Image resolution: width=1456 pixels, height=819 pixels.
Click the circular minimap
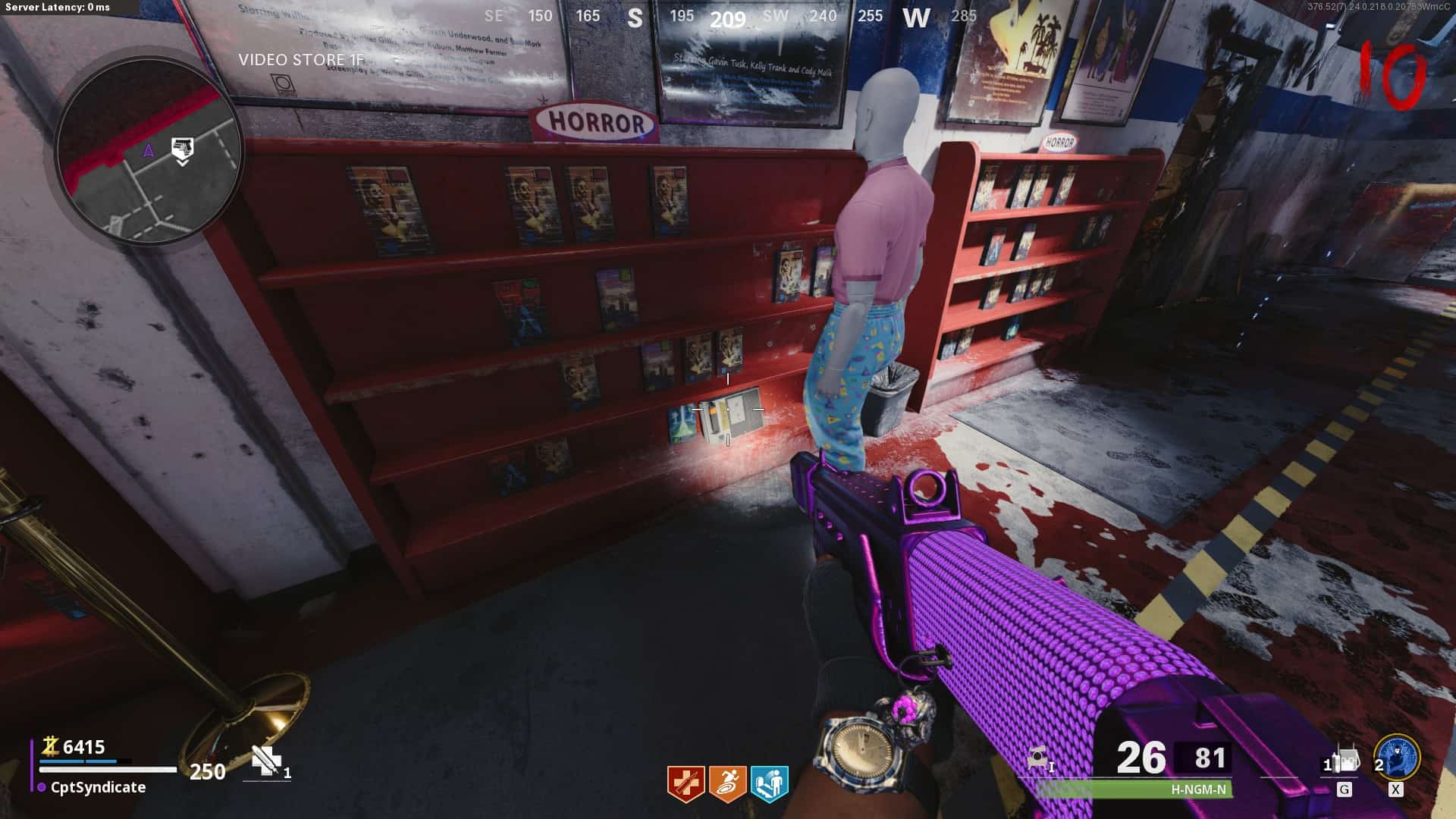tap(149, 153)
